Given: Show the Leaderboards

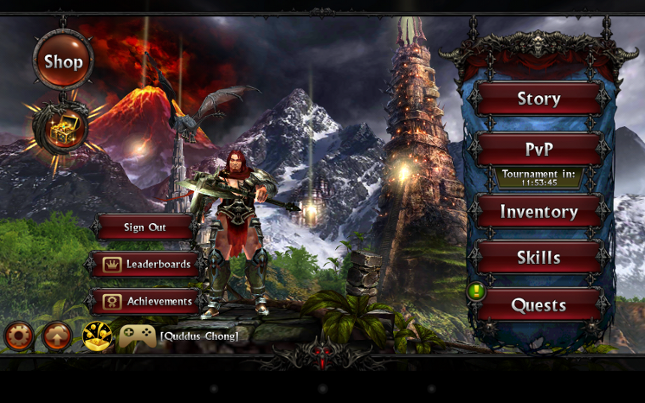Looking at the screenshot, I should 147,264.
